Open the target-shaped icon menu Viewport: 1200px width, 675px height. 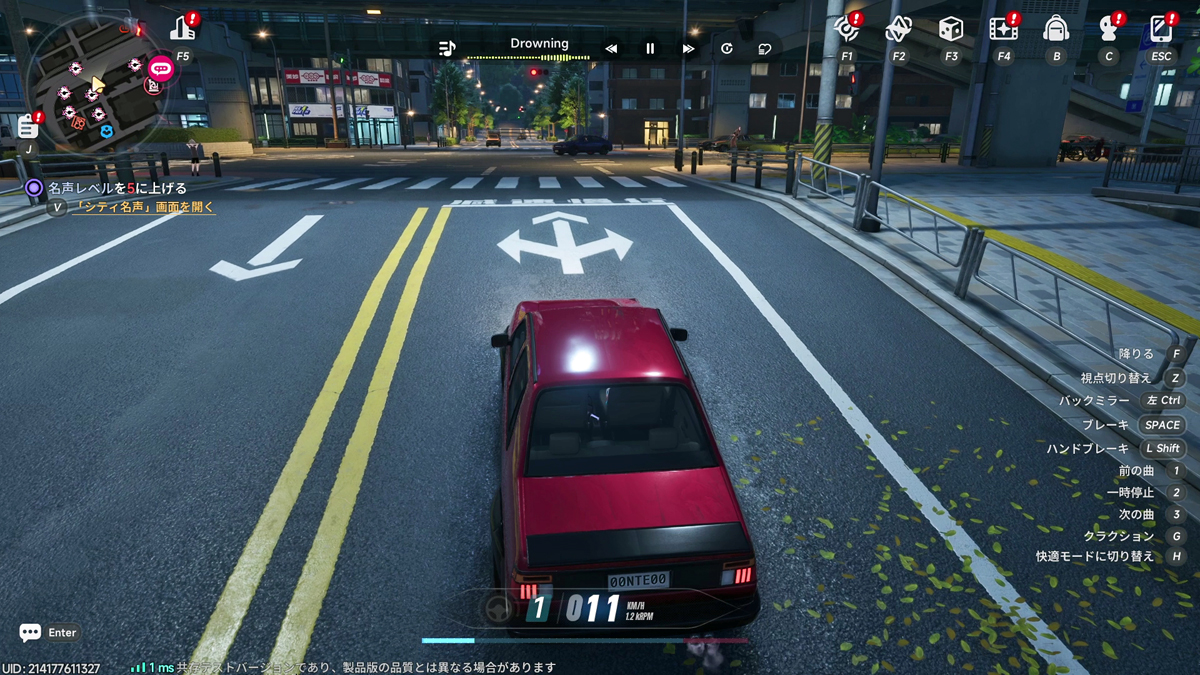pos(847,28)
